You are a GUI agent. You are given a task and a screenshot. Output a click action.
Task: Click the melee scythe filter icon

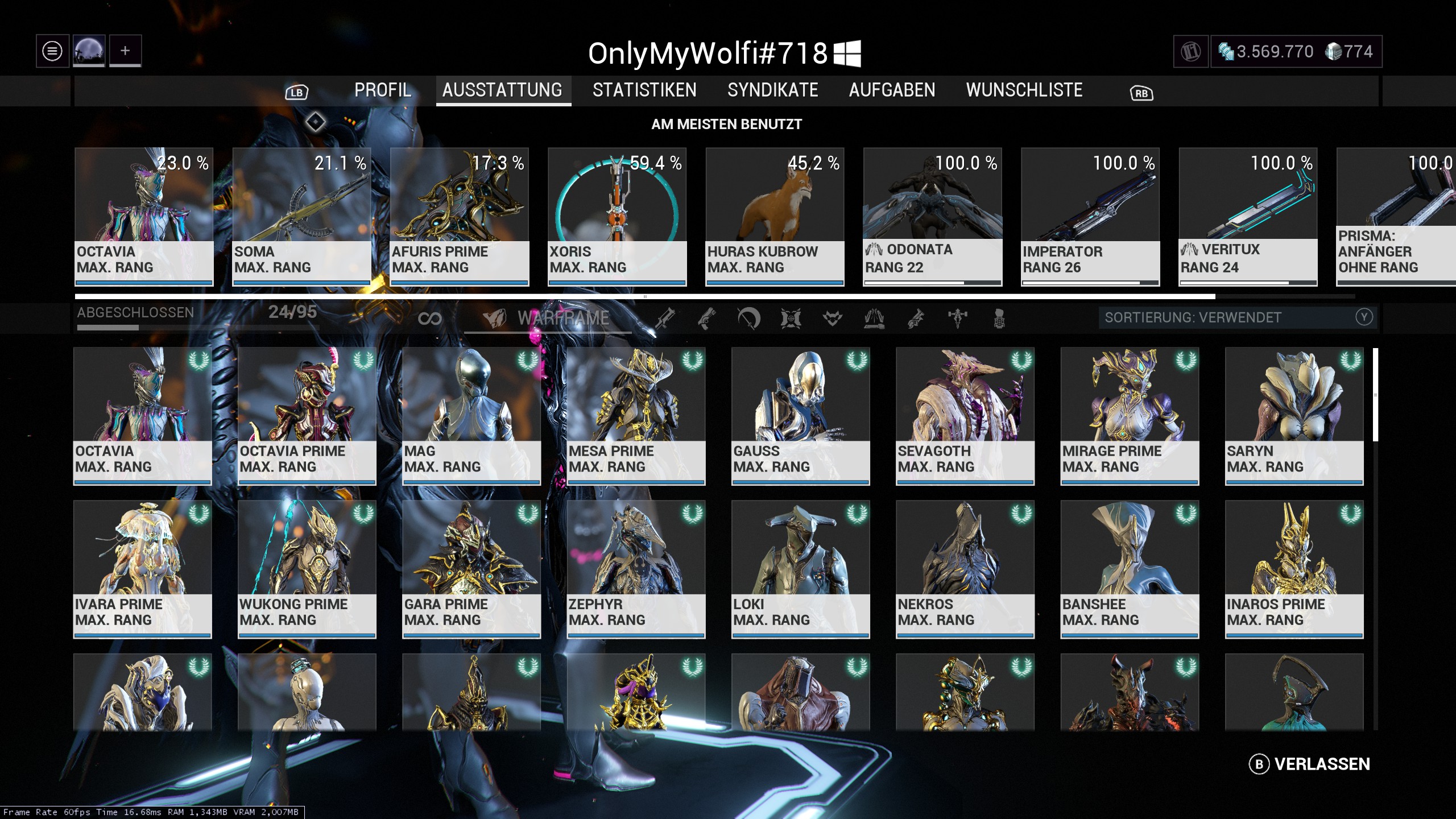coord(747,318)
